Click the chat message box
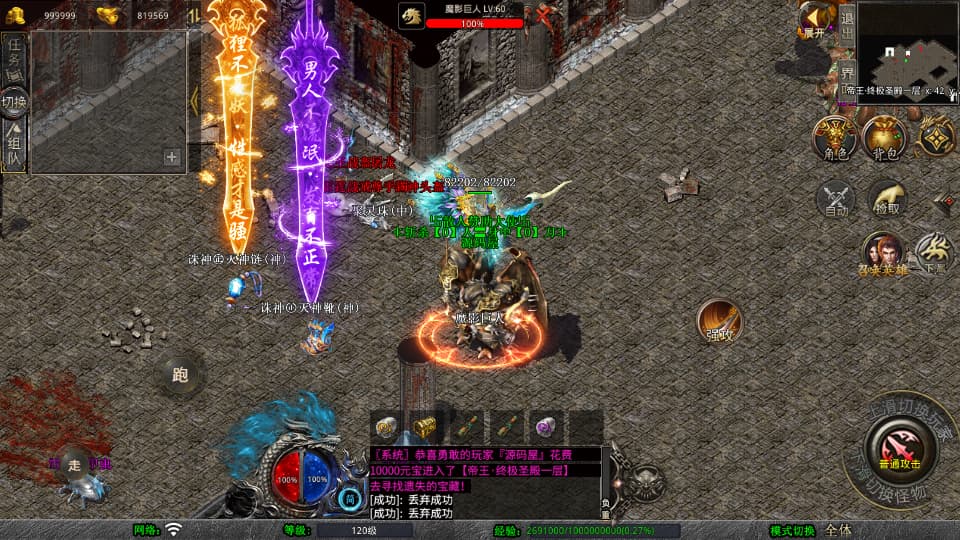Screen dimensions: 960x540 (x=486, y=483)
